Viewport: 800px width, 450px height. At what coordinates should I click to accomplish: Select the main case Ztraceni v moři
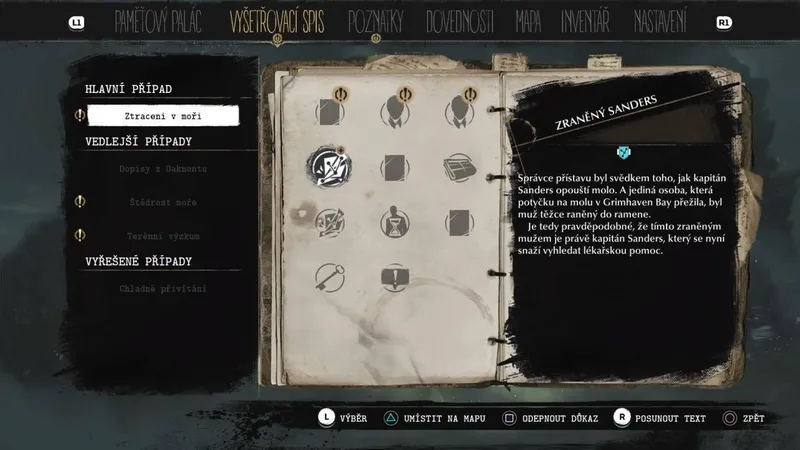tap(163, 116)
